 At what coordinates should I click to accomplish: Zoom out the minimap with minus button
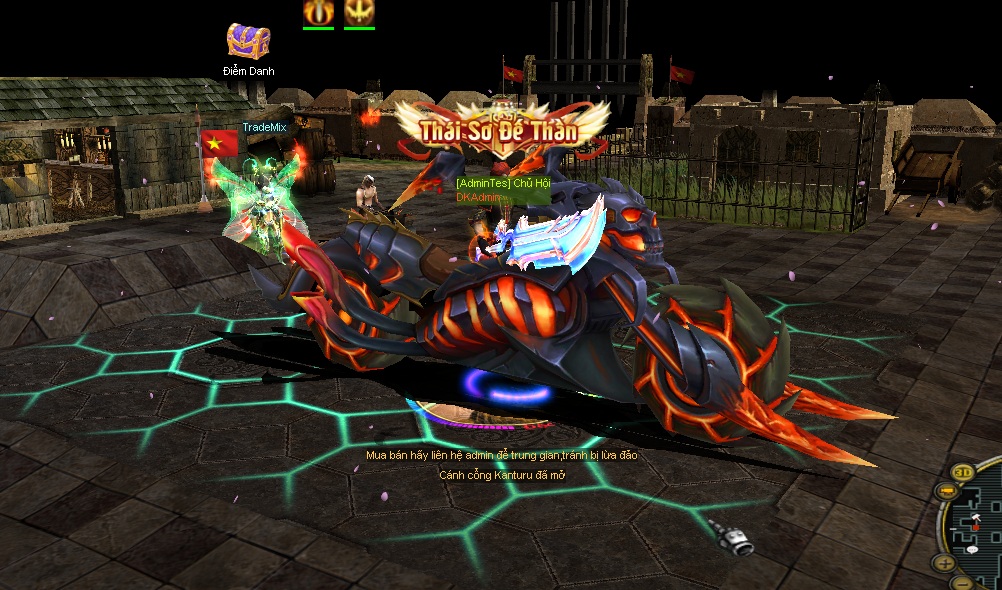click(961, 582)
